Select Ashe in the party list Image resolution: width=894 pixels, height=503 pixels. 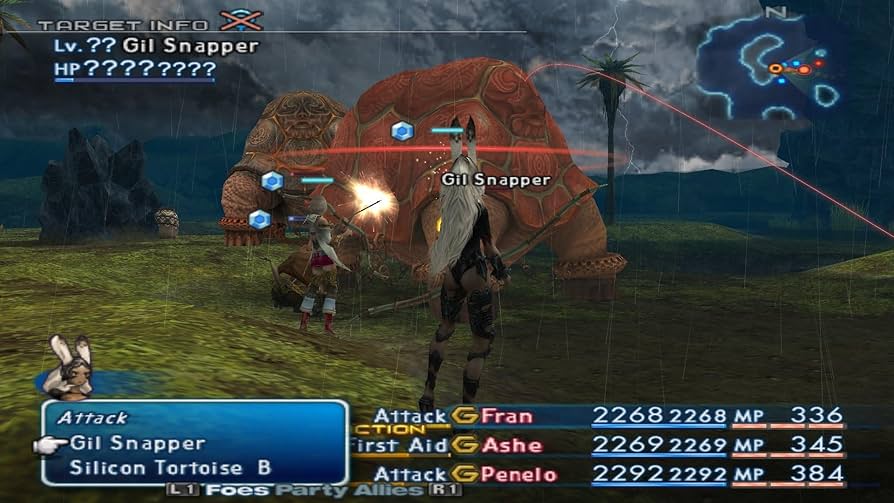510,445
